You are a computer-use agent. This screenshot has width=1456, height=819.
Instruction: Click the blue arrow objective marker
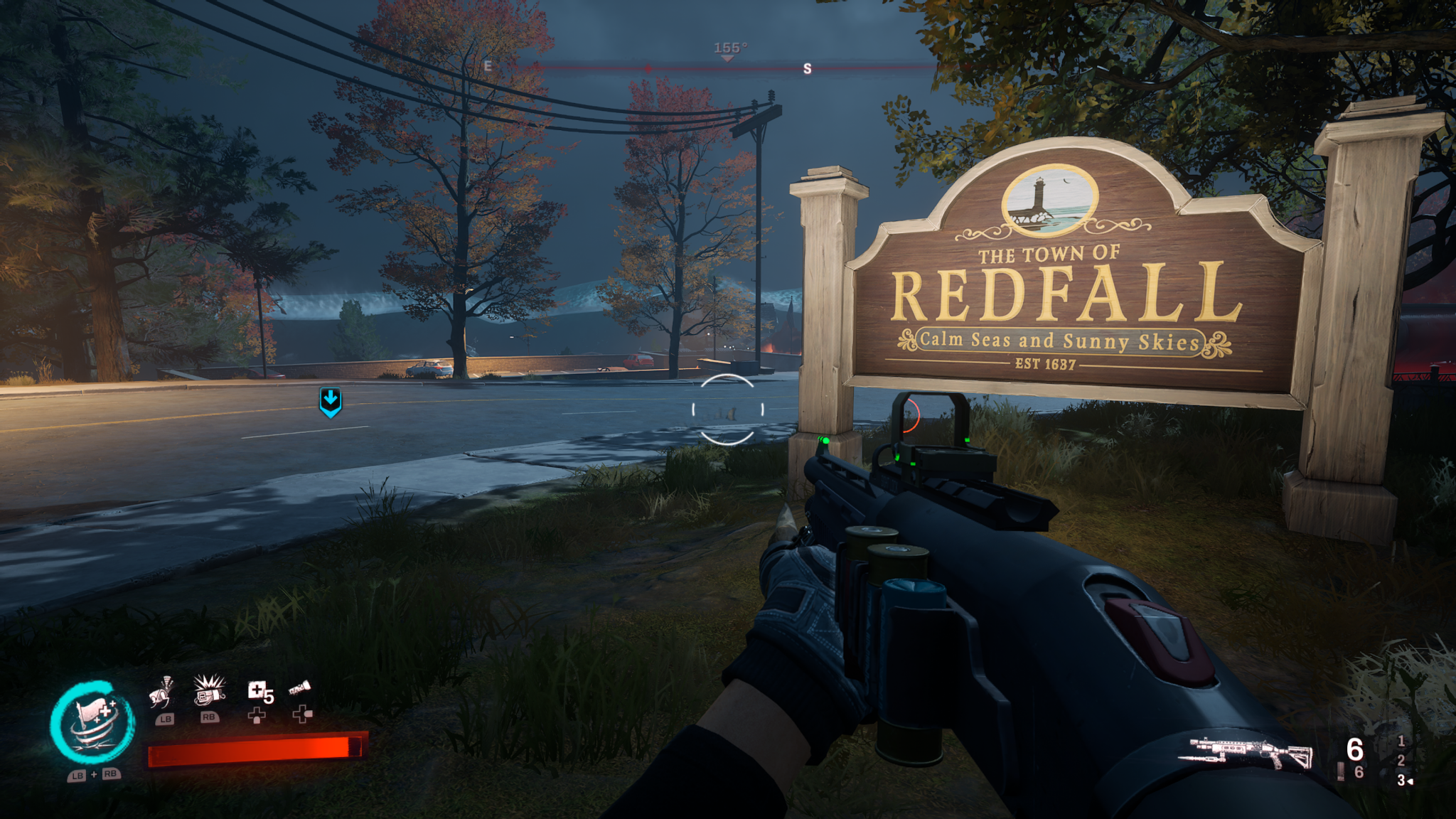[331, 402]
